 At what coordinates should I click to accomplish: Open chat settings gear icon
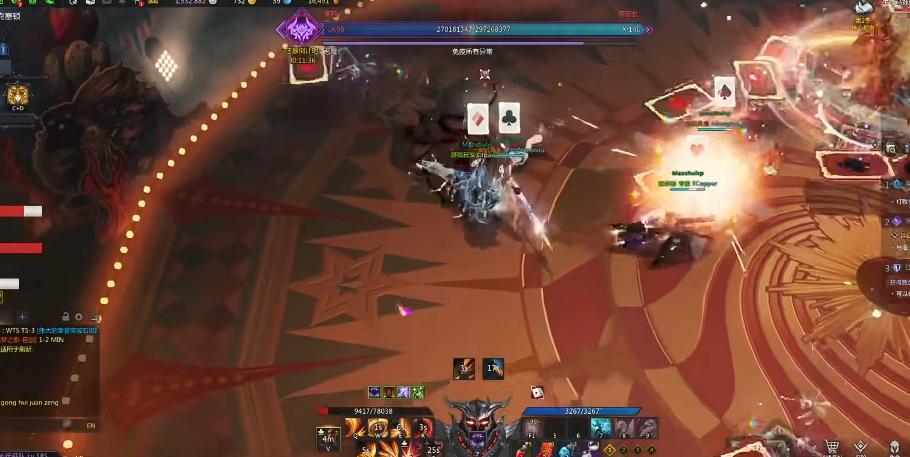coord(79,317)
